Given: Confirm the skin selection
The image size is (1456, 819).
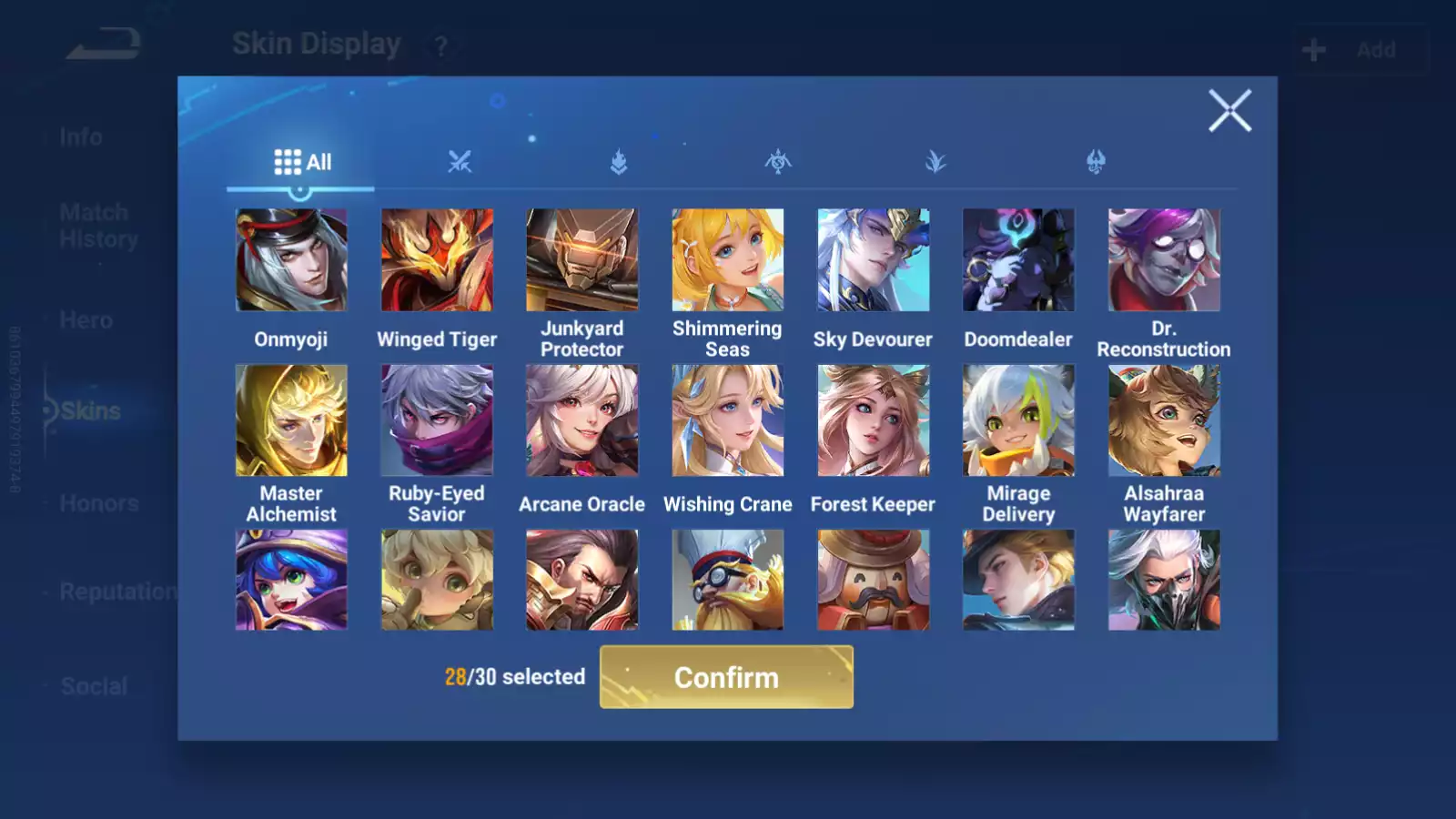Looking at the screenshot, I should pos(726,677).
